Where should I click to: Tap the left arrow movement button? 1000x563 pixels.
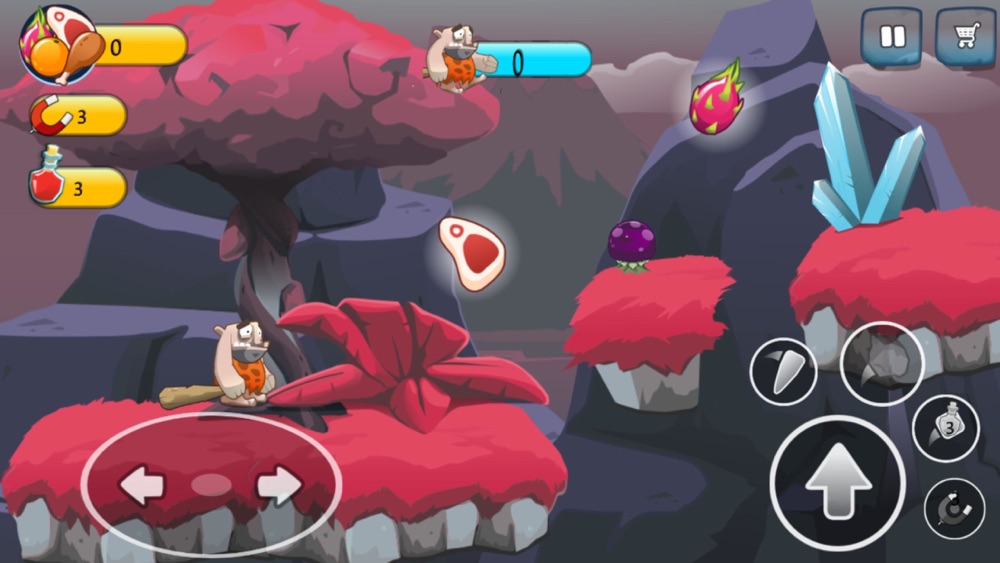[141, 485]
